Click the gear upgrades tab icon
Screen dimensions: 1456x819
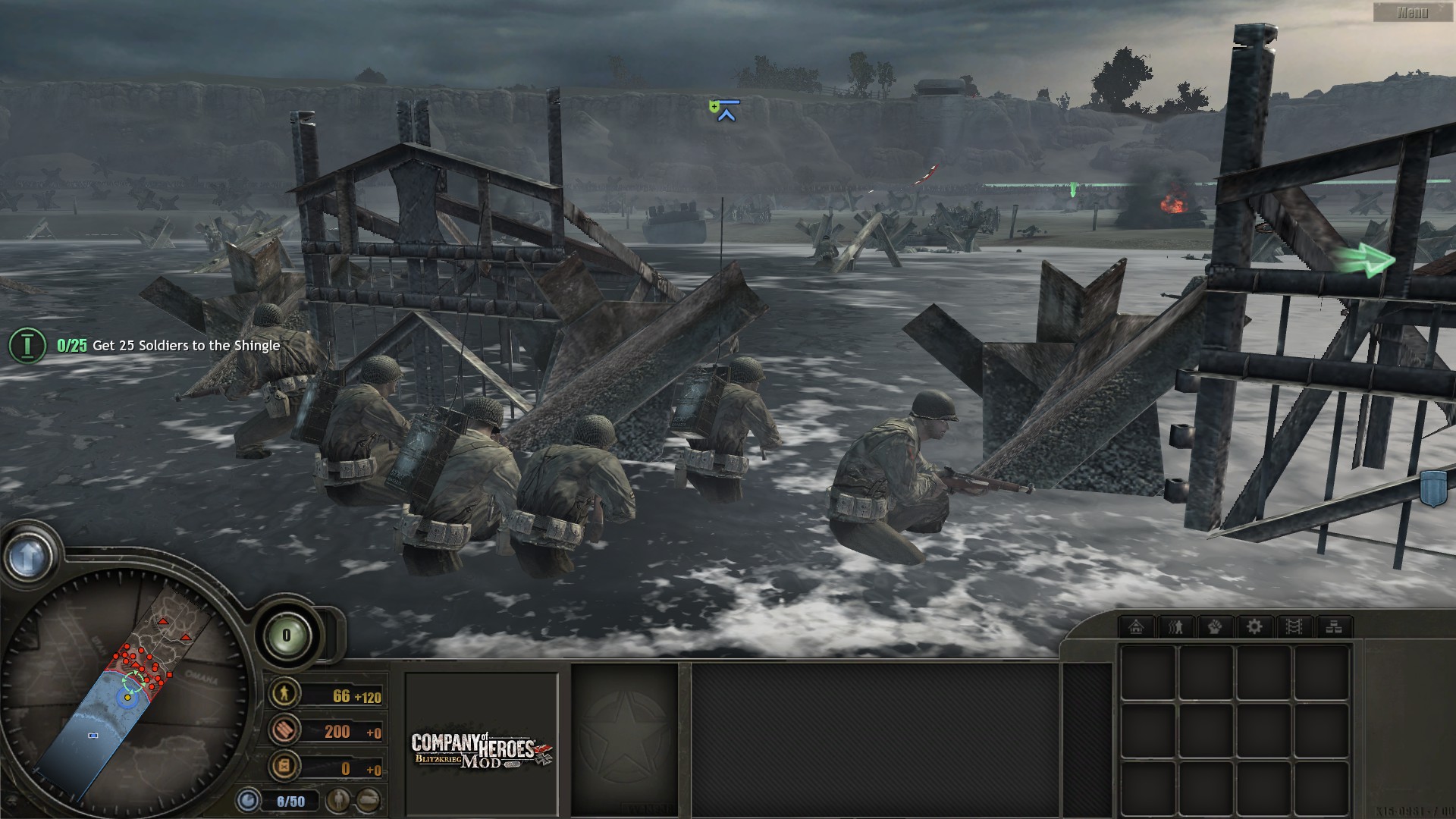1254,627
